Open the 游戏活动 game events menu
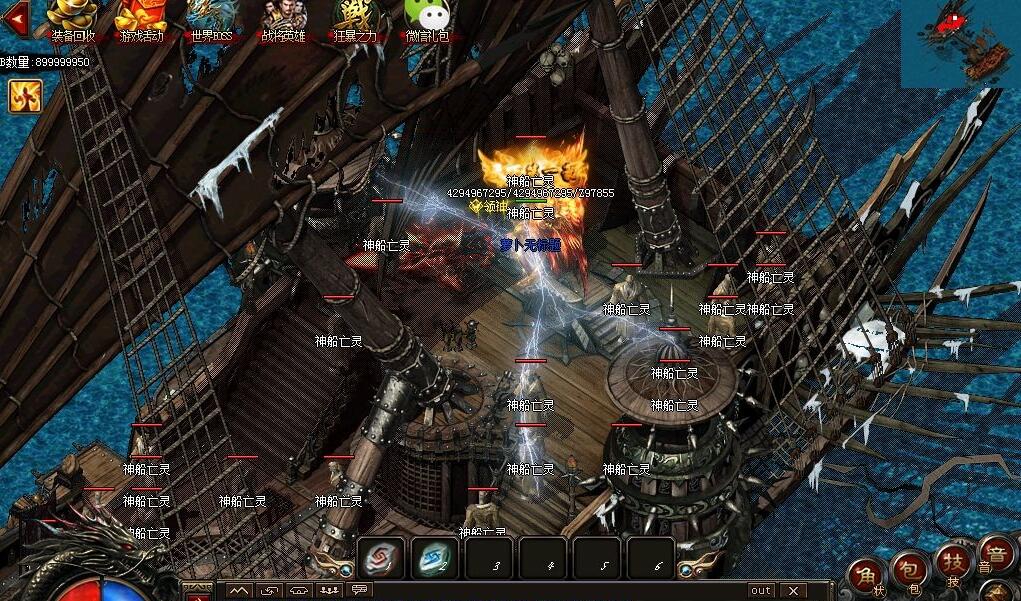The width and height of the screenshot is (1021, 601). (x=141, y=20)
